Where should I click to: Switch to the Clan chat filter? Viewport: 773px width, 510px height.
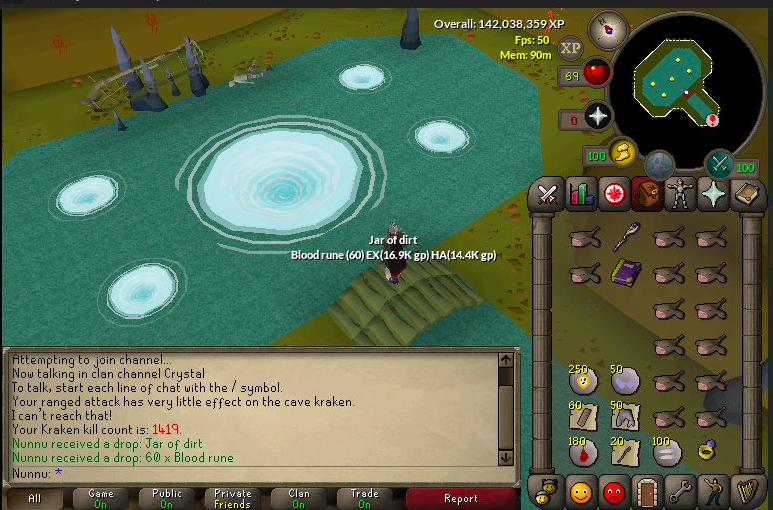click(298, 498)
